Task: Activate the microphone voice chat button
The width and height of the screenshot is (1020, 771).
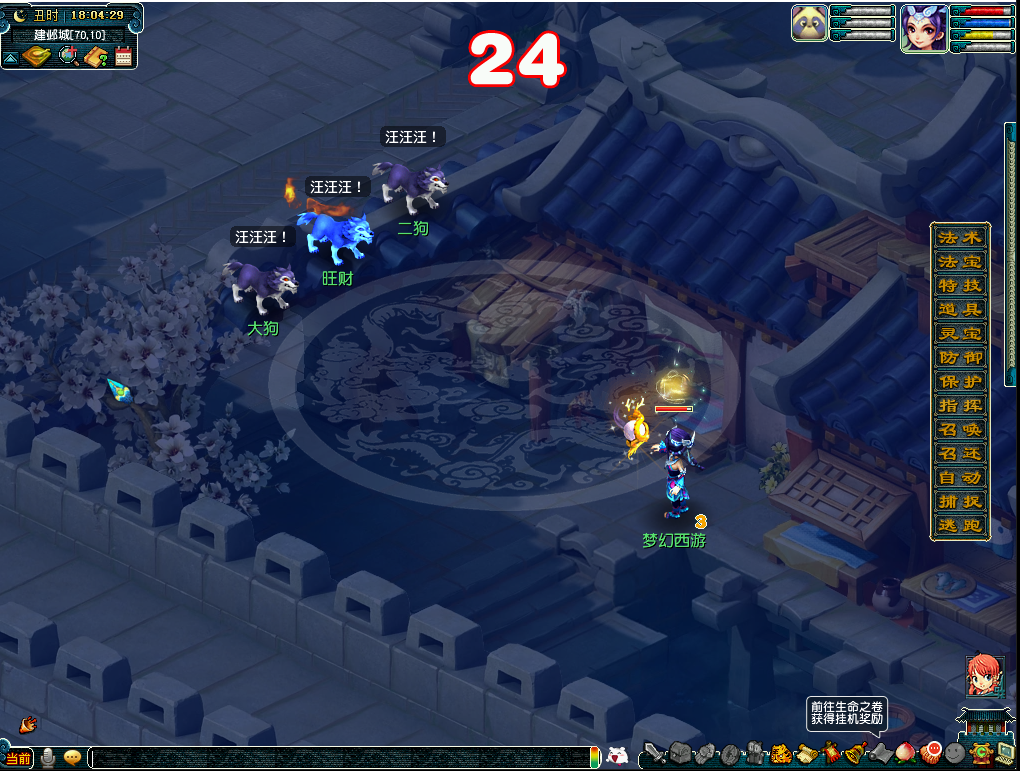Action: coord(47,758)
